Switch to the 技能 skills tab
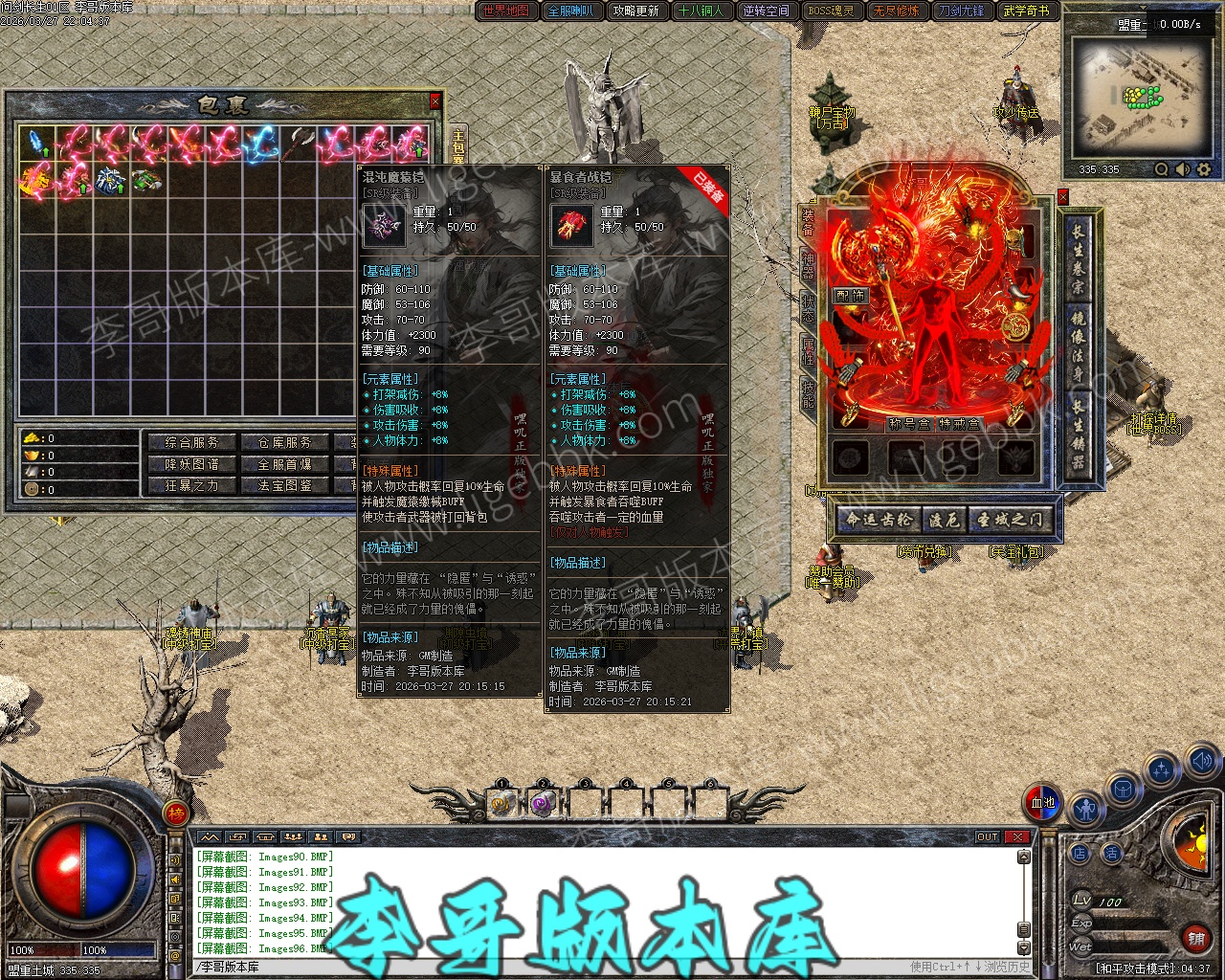 [x=808, y=391]
